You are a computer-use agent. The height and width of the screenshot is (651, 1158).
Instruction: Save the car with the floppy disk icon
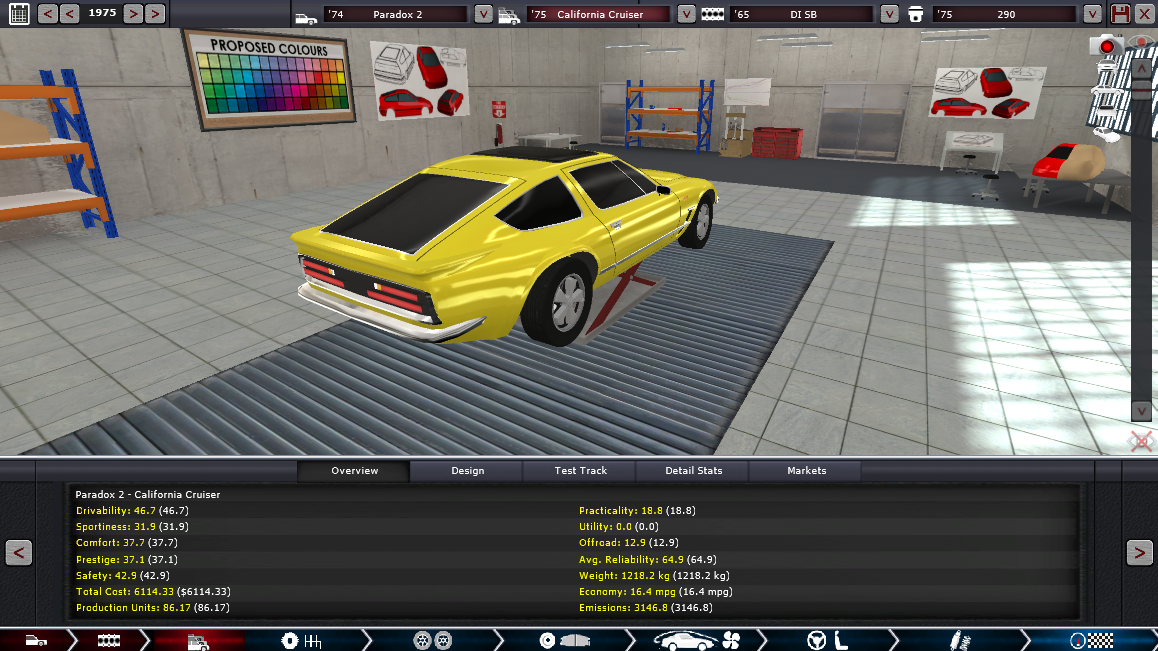pos(1120,14)
